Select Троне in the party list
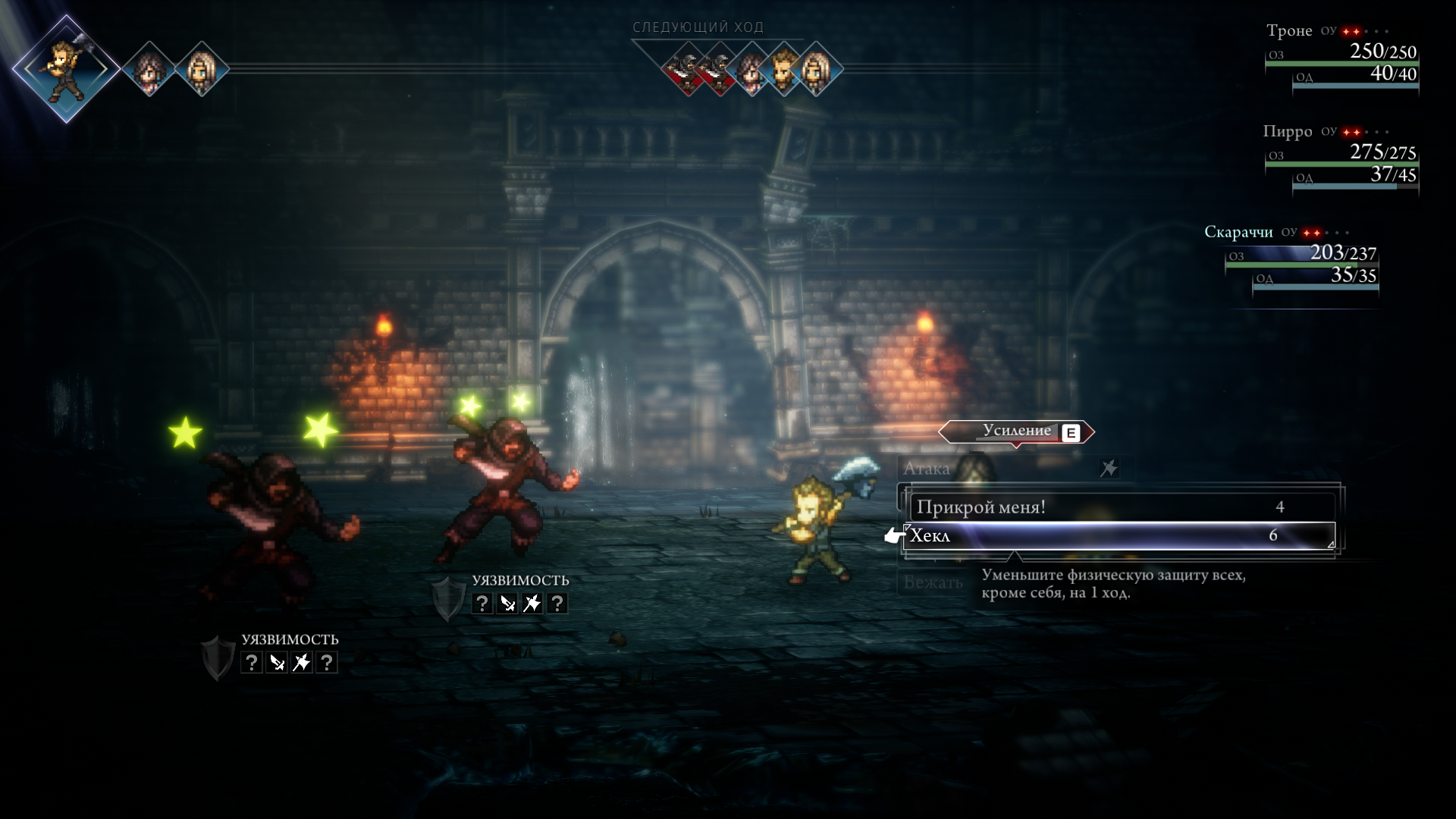The image size is (1456, 819). [1289, 31]
